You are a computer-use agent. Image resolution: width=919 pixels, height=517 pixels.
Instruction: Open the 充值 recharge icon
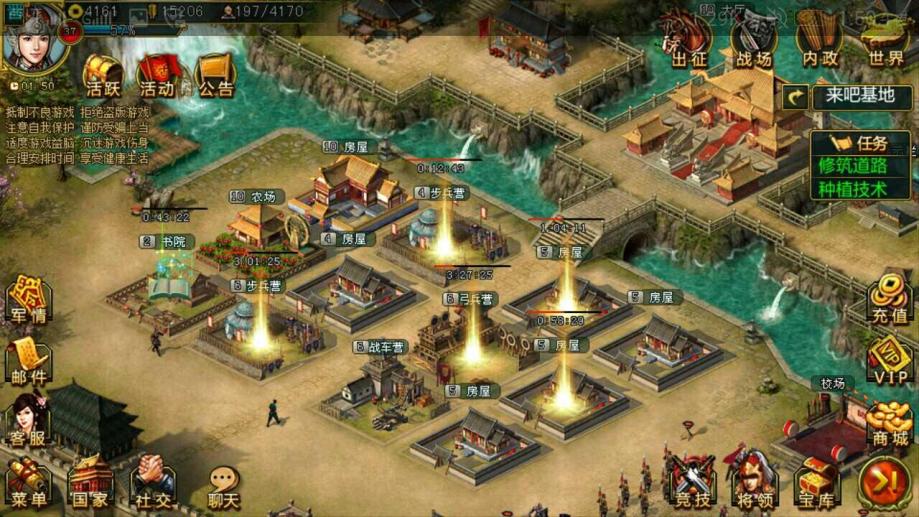coord(888,298)
